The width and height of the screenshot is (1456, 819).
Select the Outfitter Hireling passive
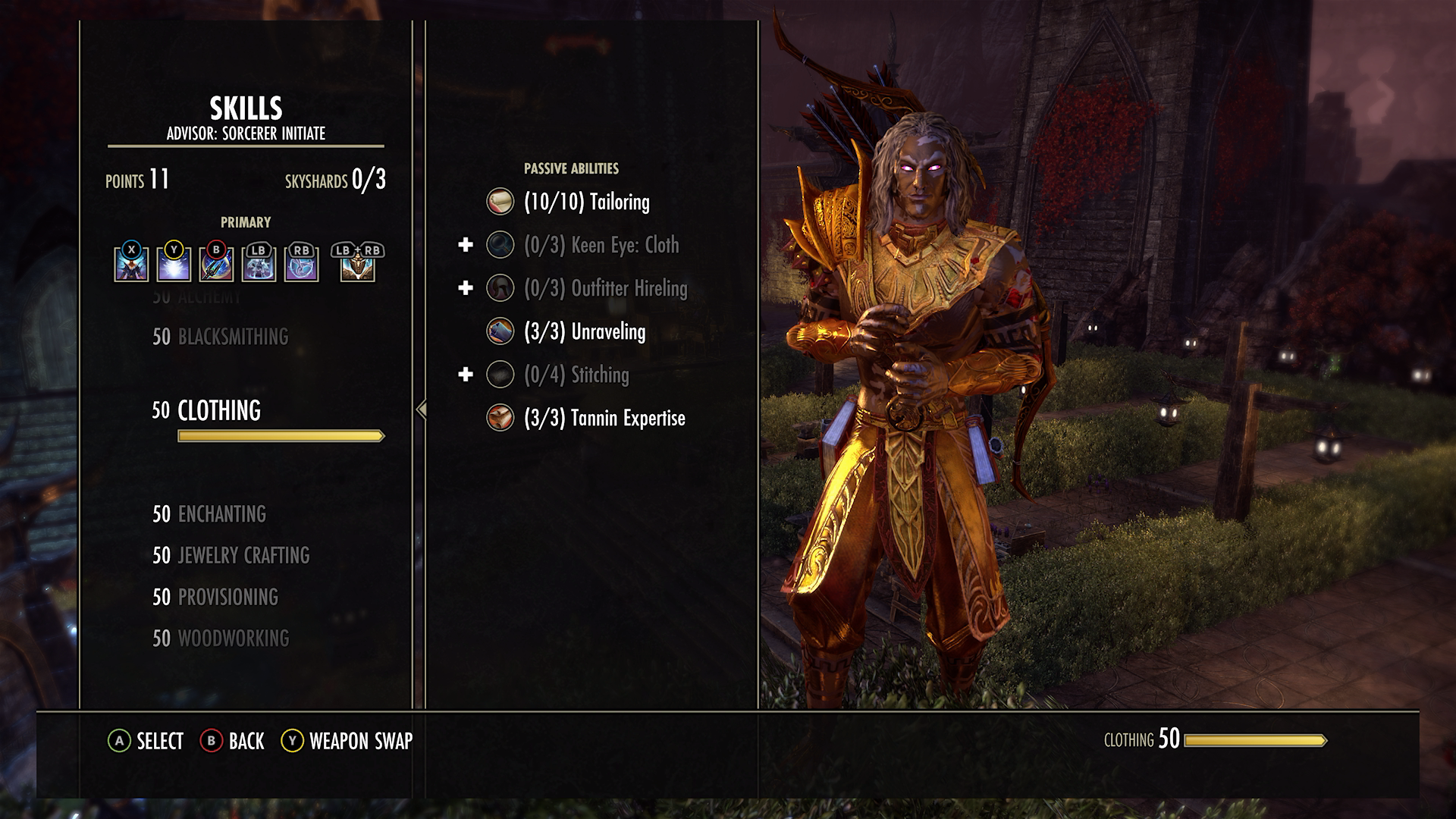pyautogui.click(x=605, y=289)
